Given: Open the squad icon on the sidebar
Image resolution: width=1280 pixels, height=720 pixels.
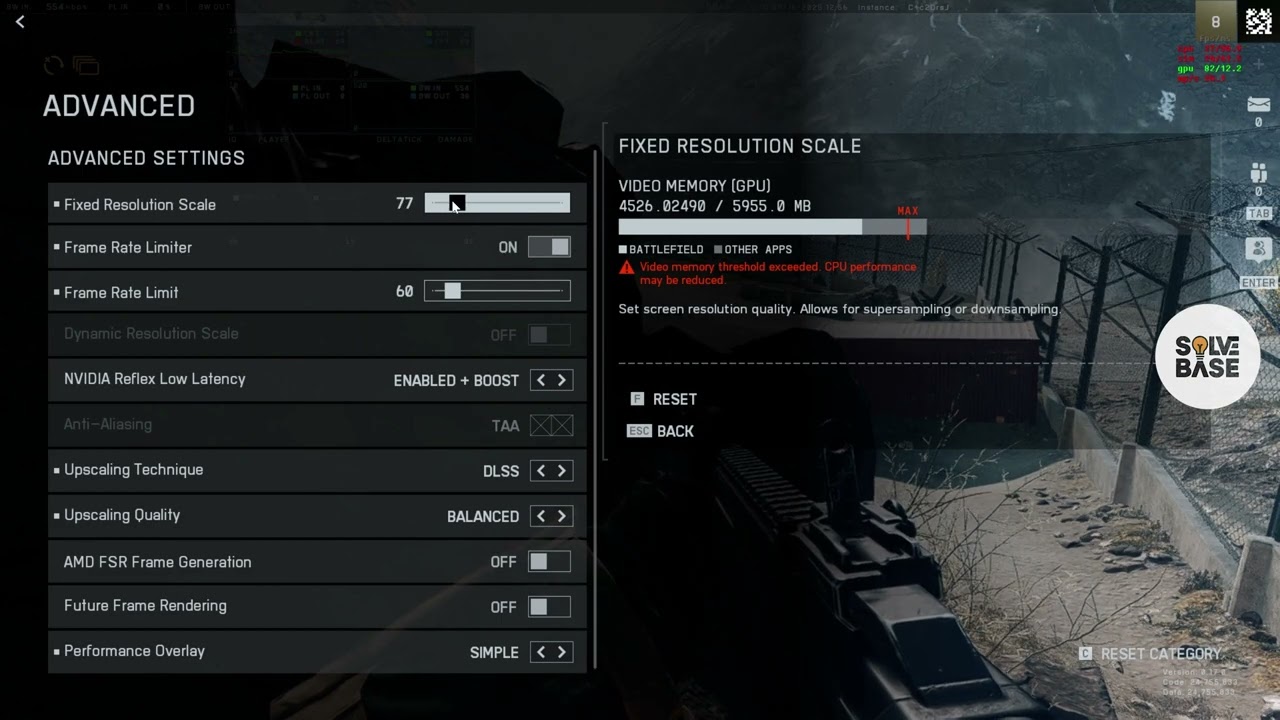Looking at the screenshot, I should coord(1258,173).
